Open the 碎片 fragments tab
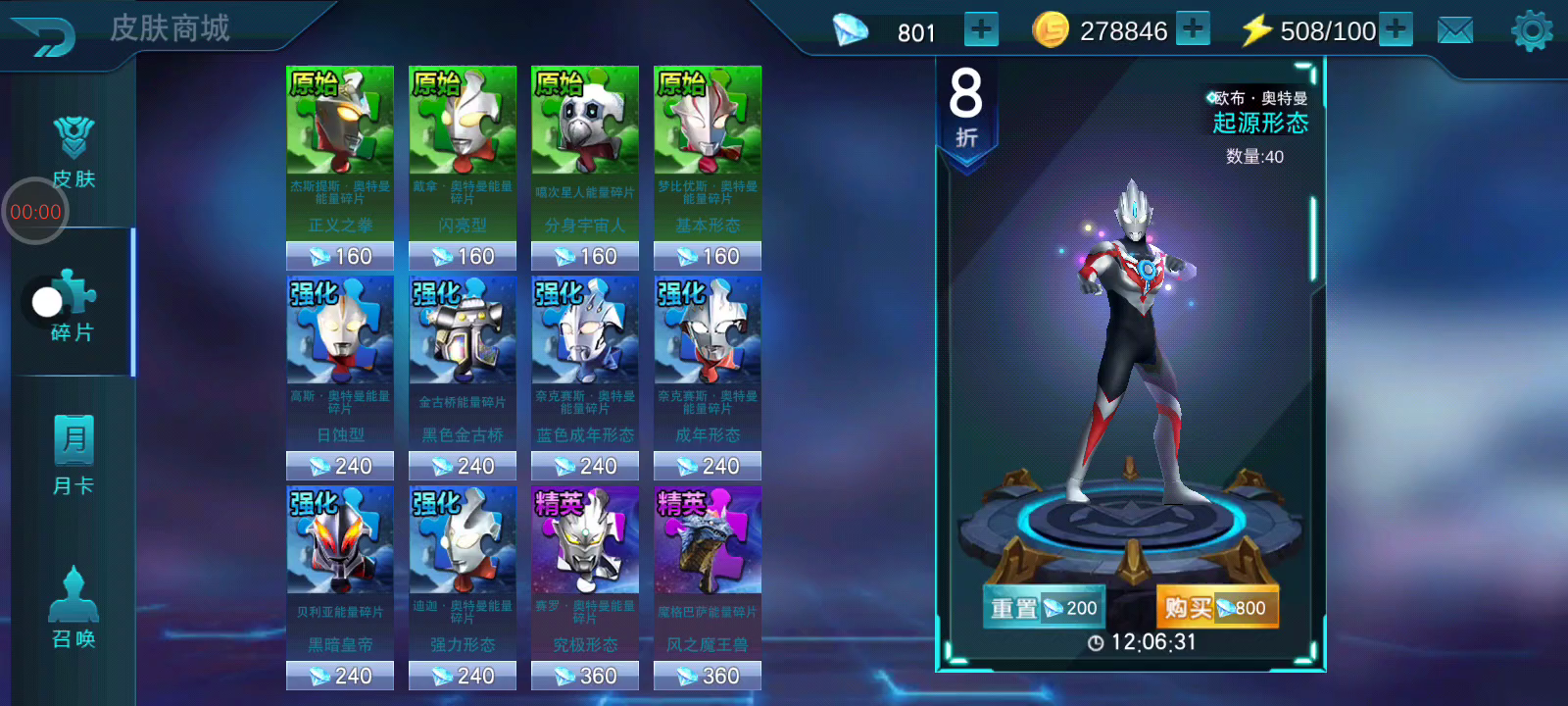This screenshot has width=1568, height=706. (x=73, y=306)
